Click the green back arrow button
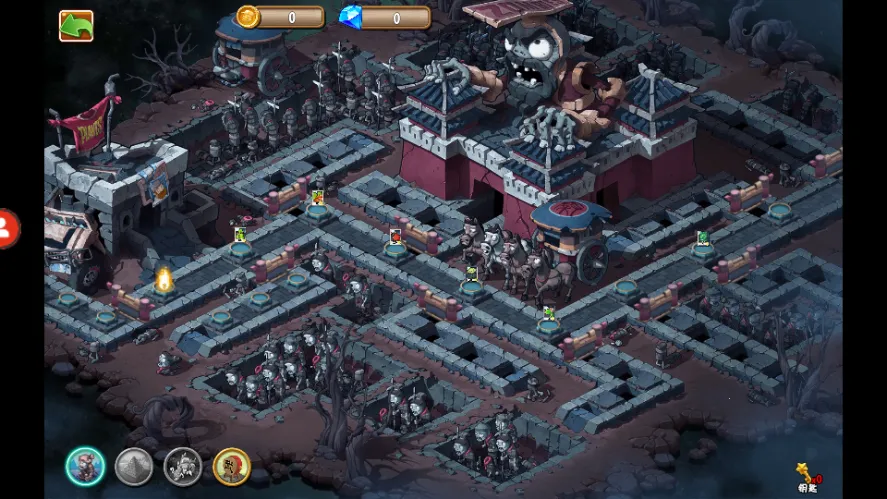This screenshot has width=887, height=499. [76, 26]
